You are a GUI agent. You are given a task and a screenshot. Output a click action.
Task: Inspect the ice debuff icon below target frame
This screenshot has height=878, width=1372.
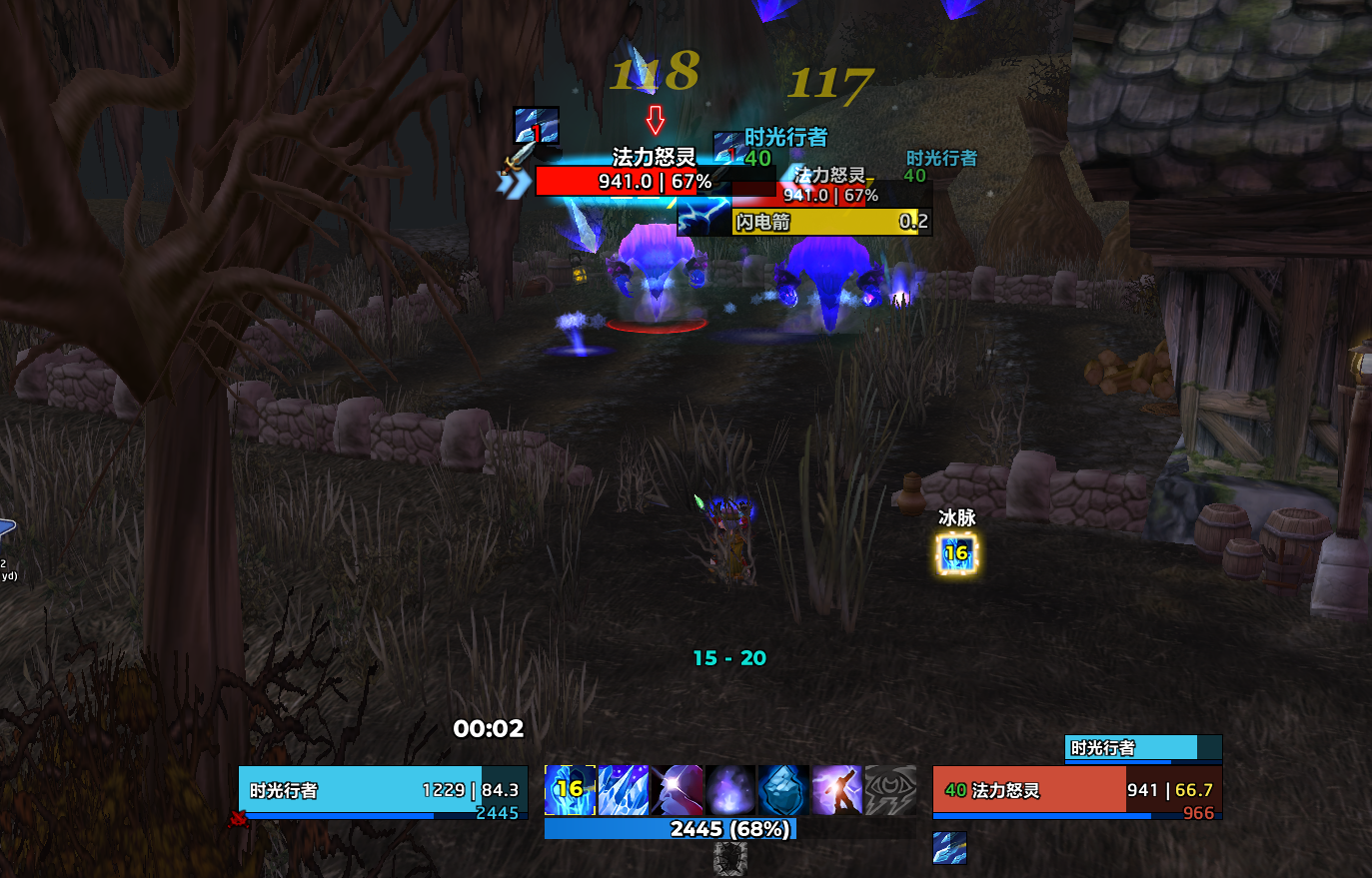949,848
